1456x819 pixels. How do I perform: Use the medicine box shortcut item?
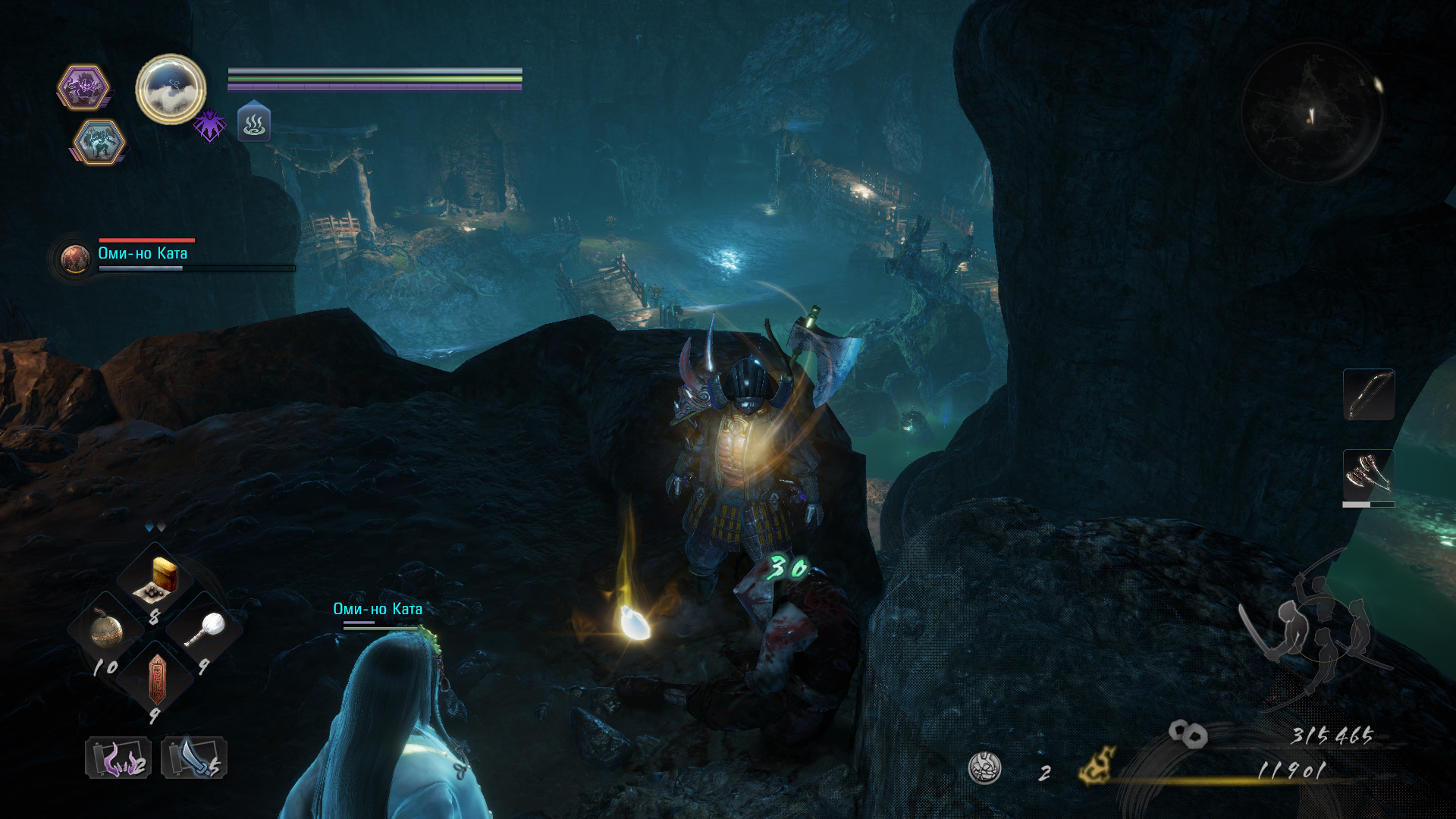[x=158, y=580]
